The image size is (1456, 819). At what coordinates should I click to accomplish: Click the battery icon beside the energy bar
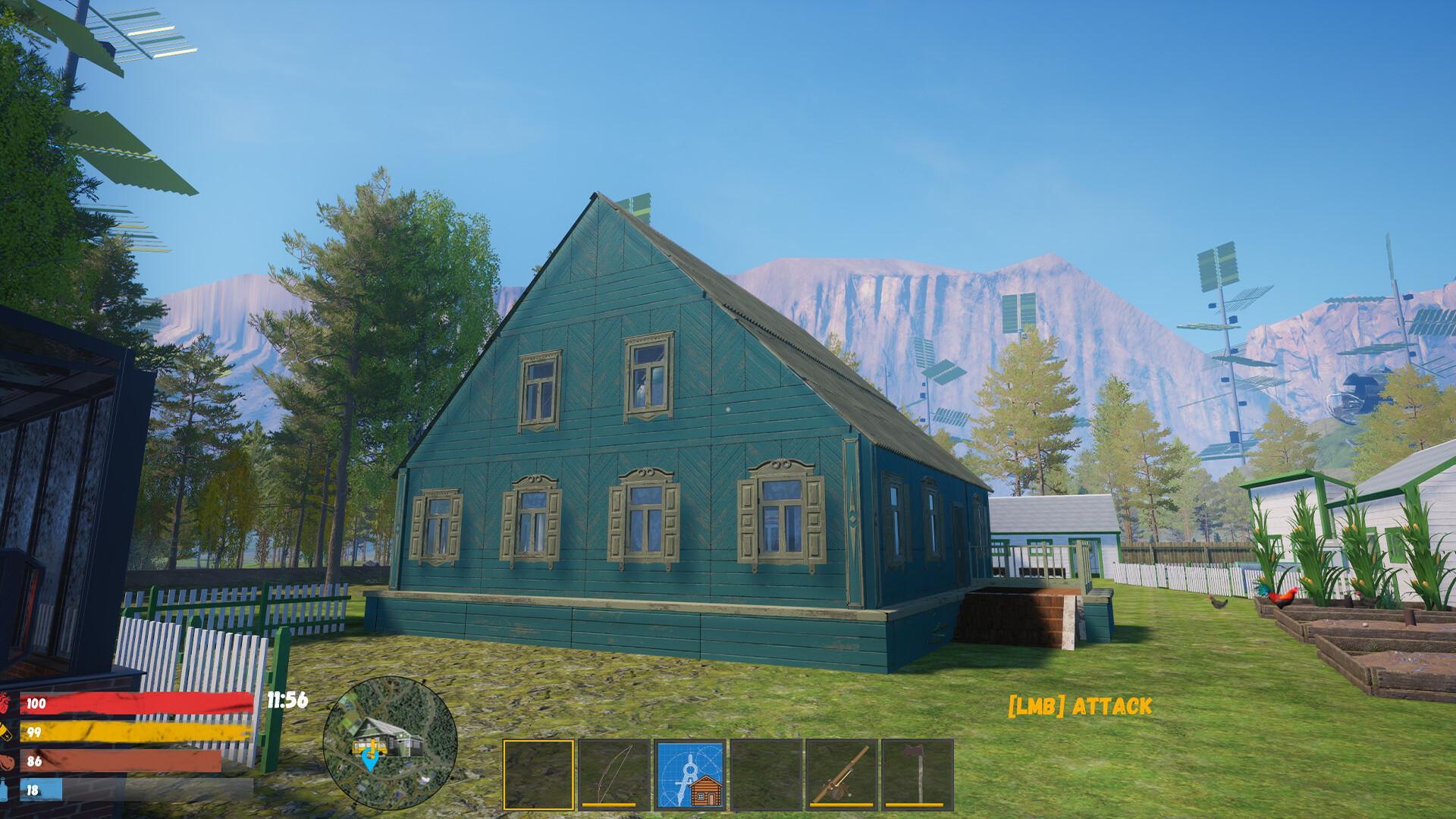pyautogui.click(x=8, y=731)
